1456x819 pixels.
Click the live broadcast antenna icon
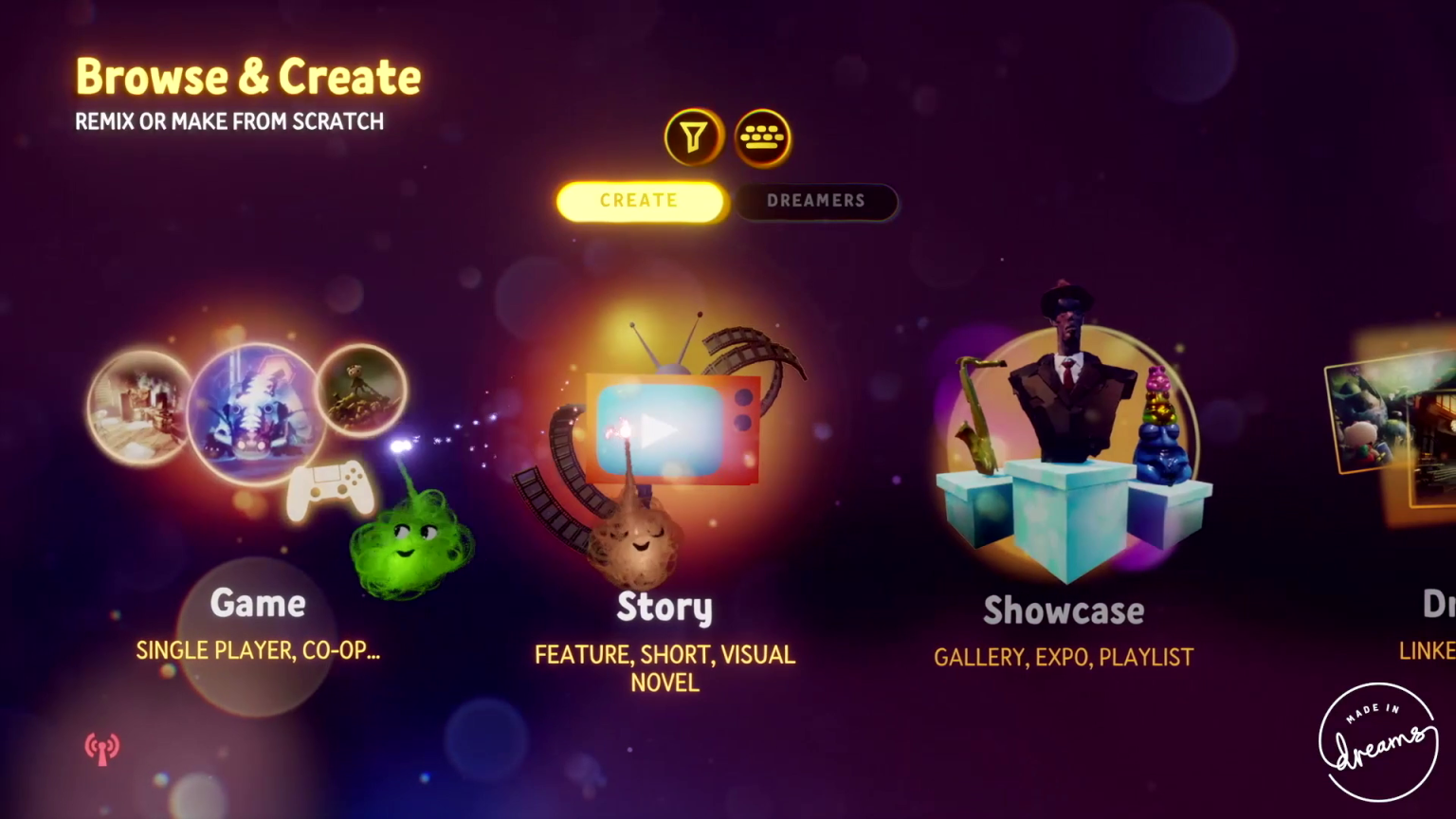coord(101,748)
